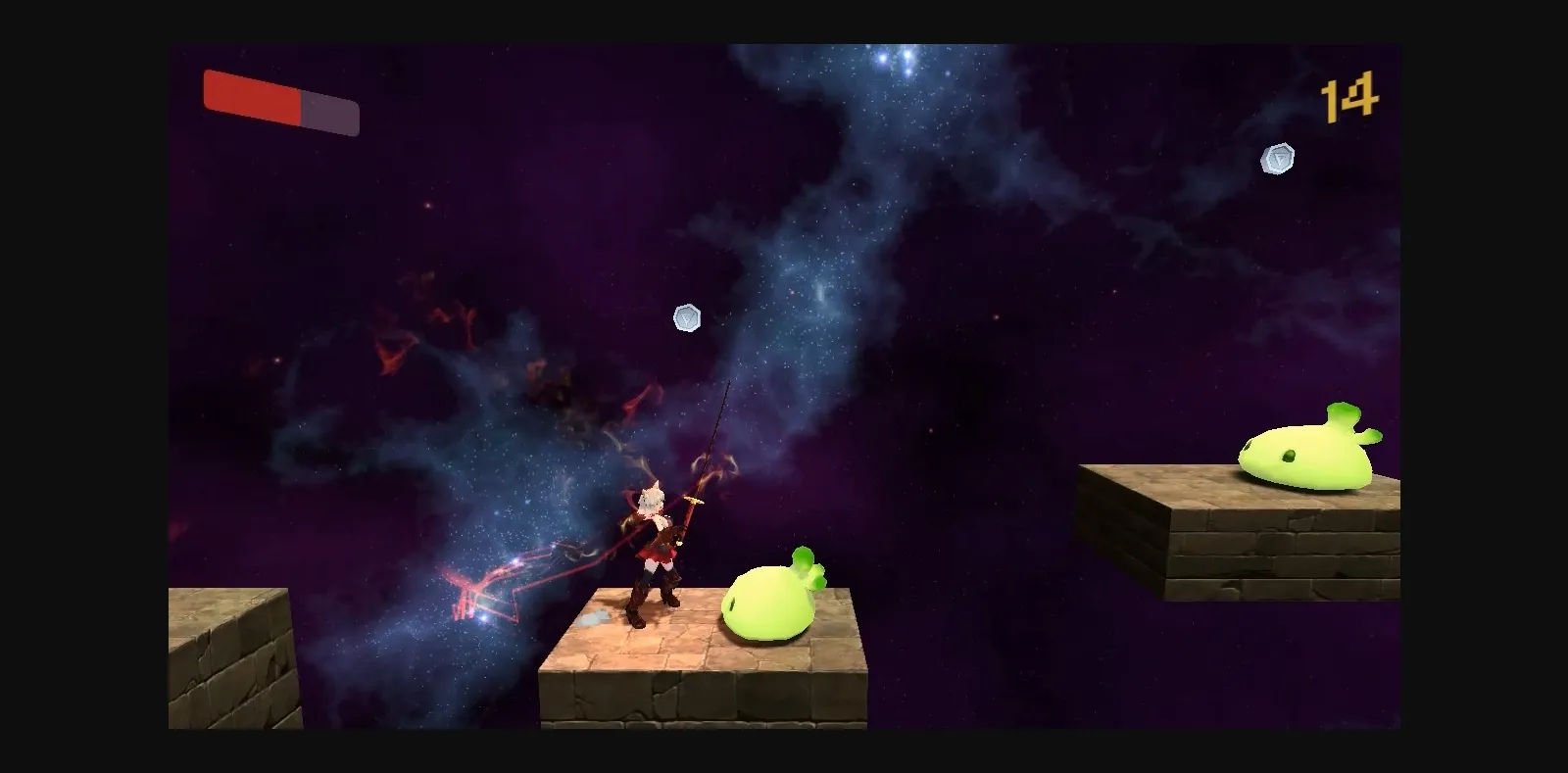Click the depleted gray end of the health bar
1568x773 pixels.
coord(328,114)
